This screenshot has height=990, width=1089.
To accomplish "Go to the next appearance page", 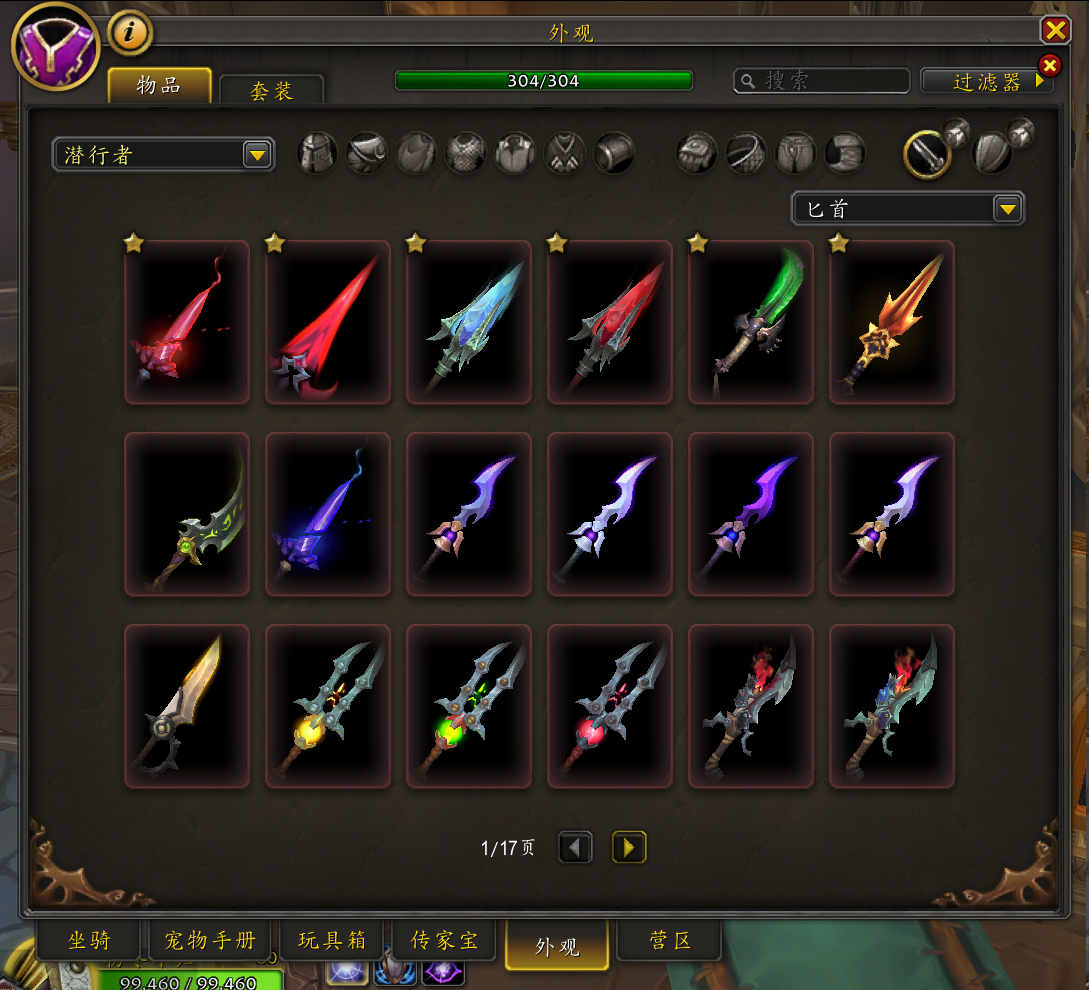I will pos(629,848).
